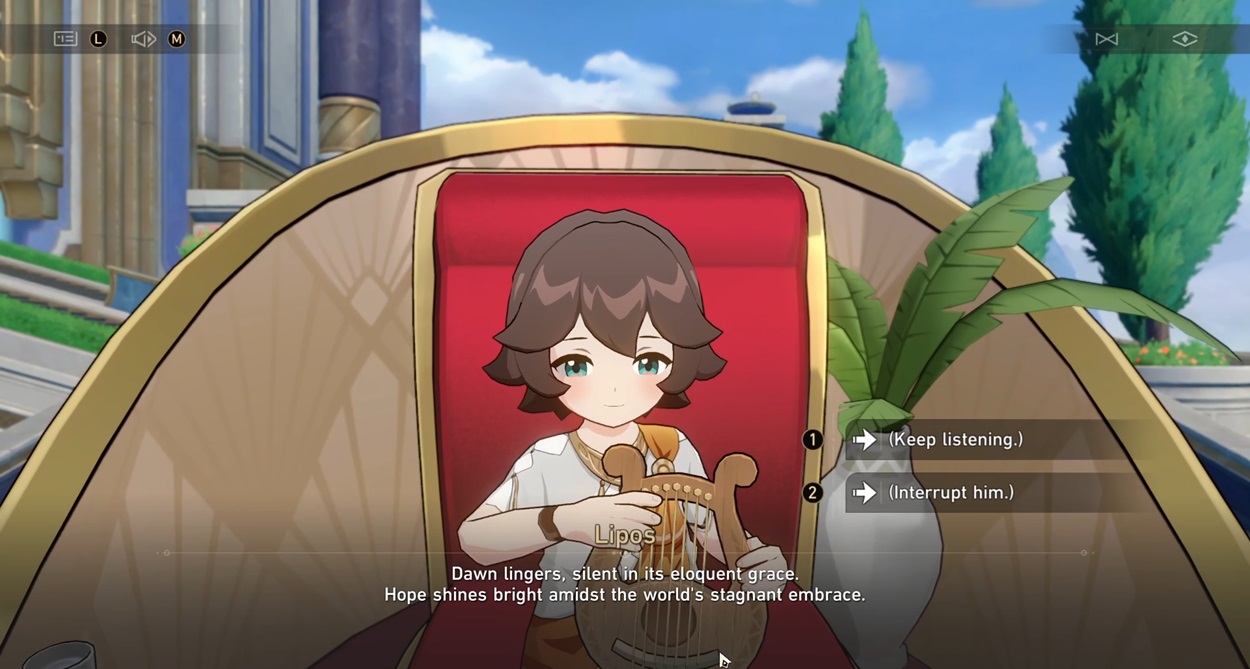1250x669 pixels.
Task: Toggle the speaker auto-play icon
Action: click(x=143, y=39)
